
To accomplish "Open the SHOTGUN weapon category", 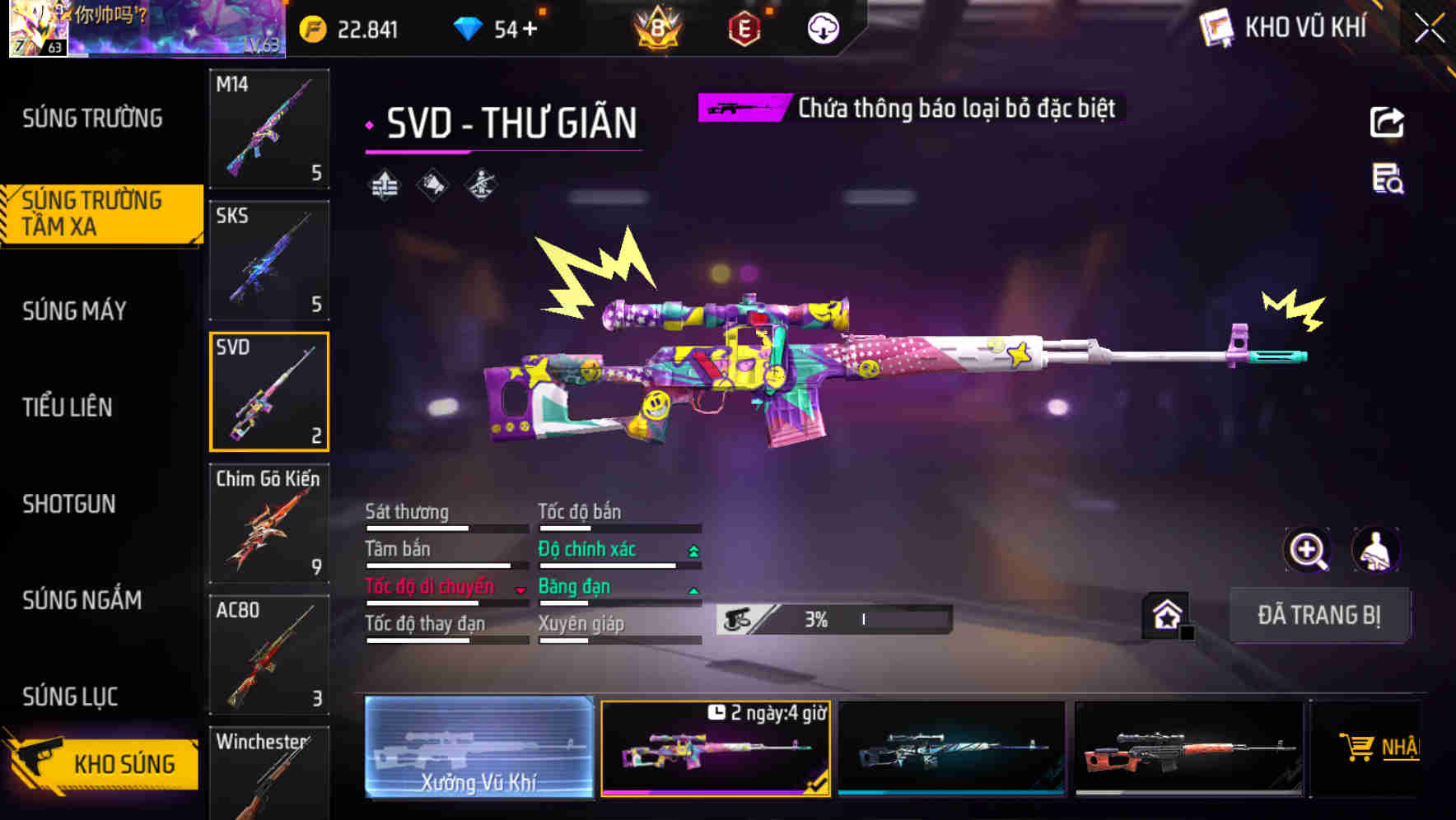I will [69, 504].
